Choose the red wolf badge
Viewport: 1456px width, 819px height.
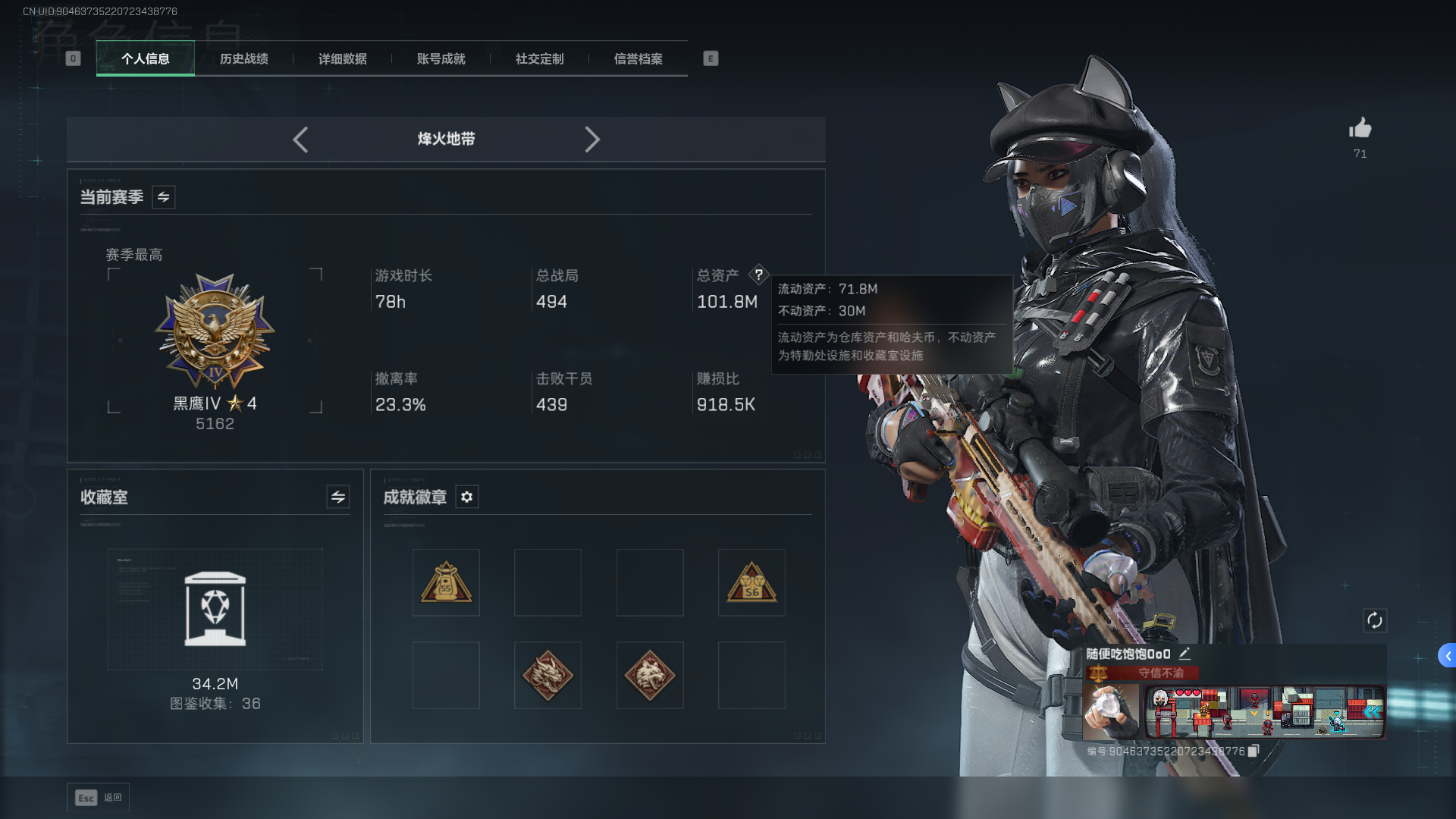click(650, 675)
